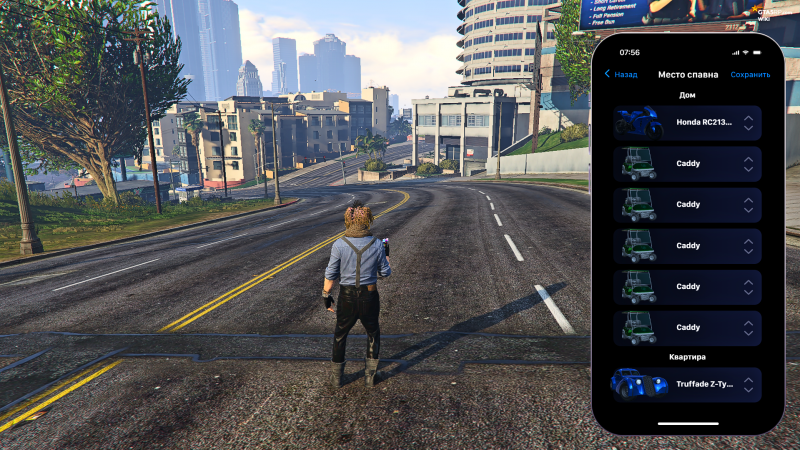
Task: Click the blue Honda motorcycle thumbnail
Action: 640,122
